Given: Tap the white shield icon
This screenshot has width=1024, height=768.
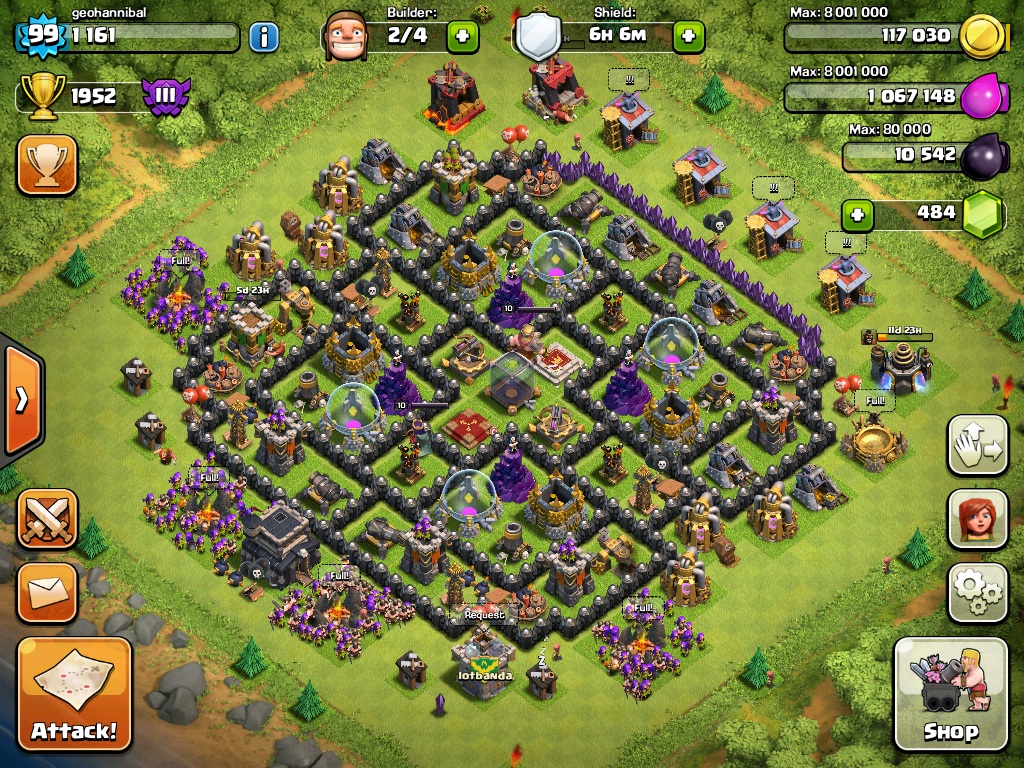Looking at the screenshot, I should pos(537,37).
